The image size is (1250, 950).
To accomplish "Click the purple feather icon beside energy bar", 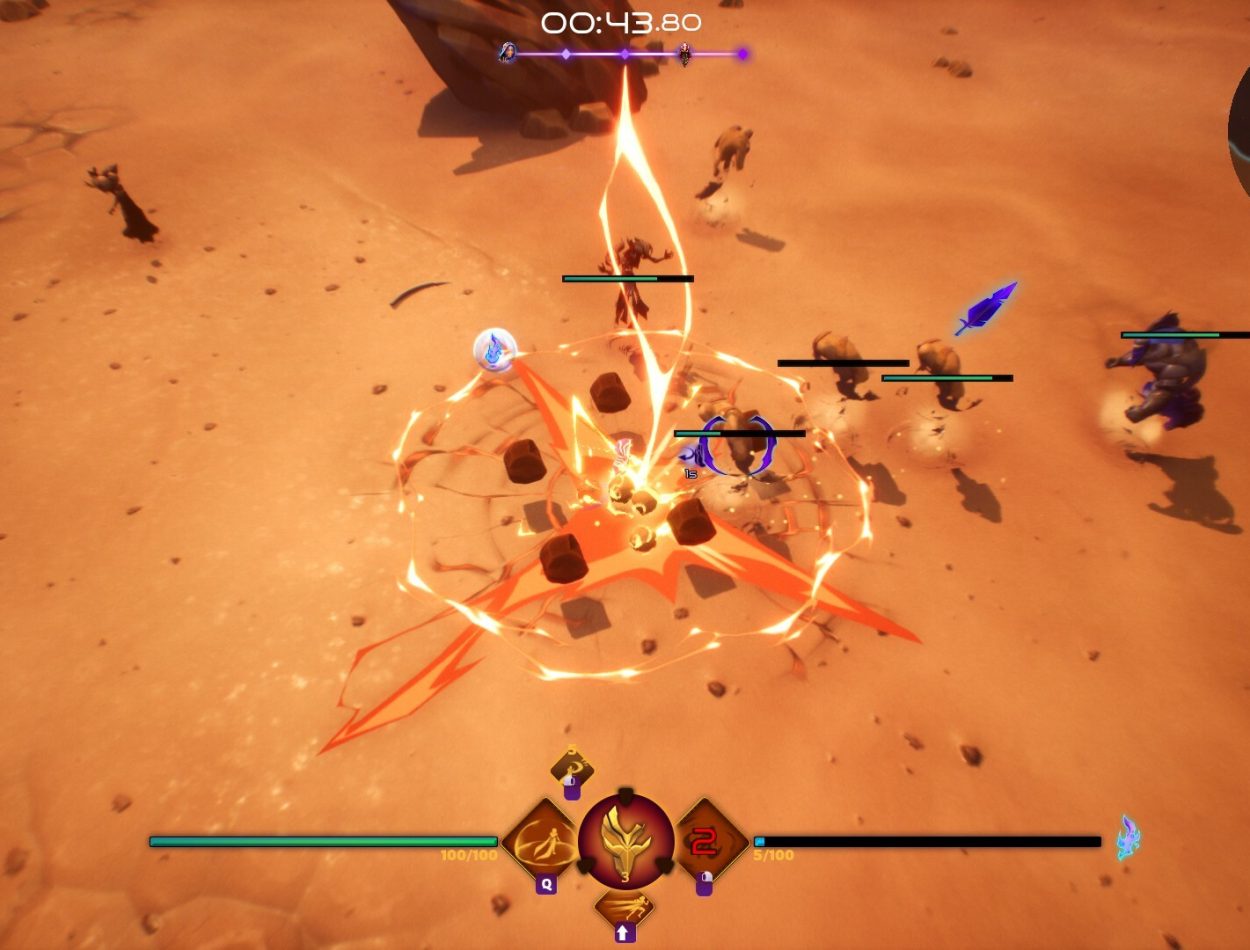I will [x=1129, y=838].
